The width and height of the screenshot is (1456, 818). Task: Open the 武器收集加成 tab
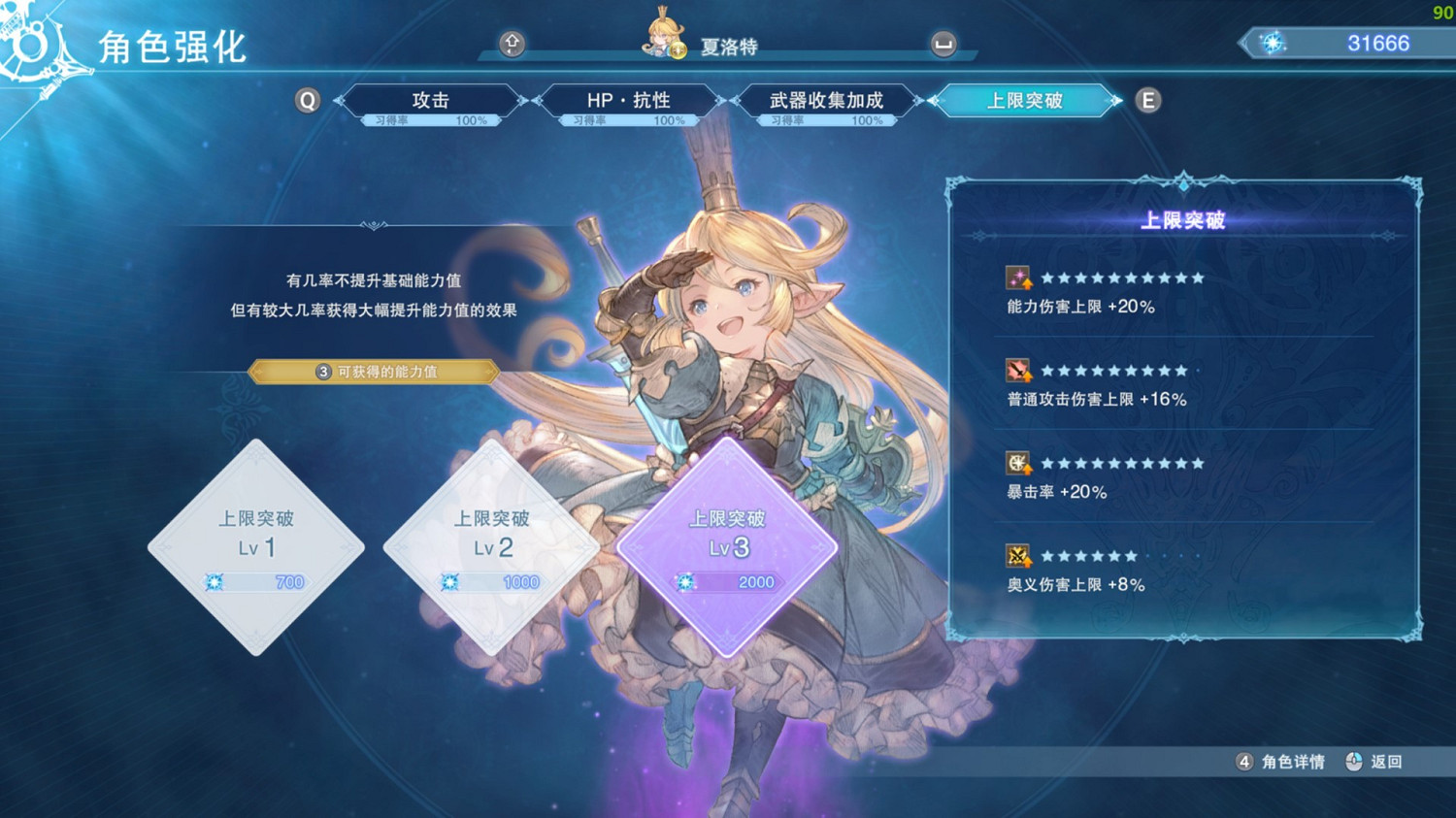coord(827,99)
